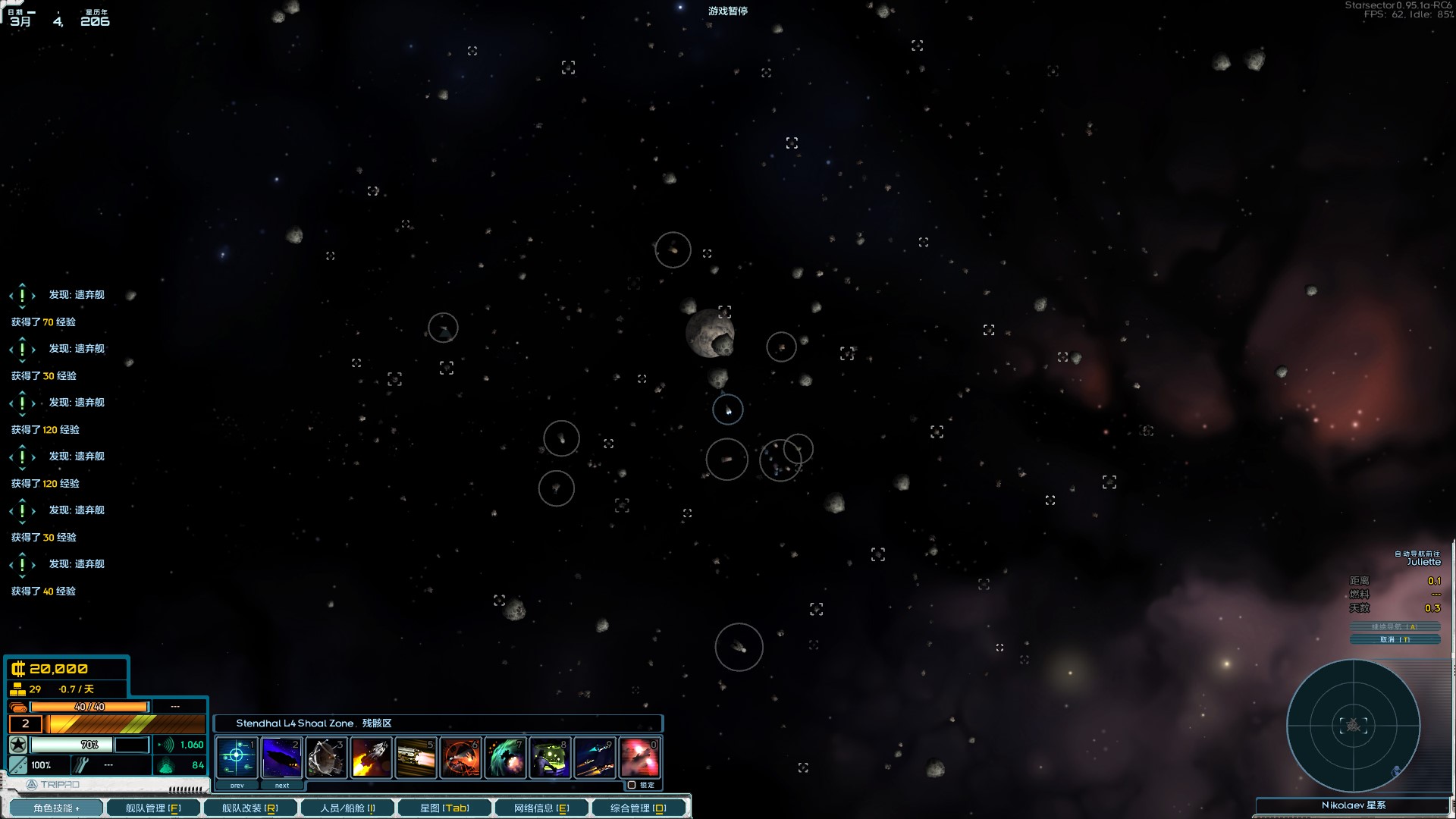Open the 角色技能 character skills menu
The width and height of the screenshot is (1456, 819).
click(x=55, y=808)
